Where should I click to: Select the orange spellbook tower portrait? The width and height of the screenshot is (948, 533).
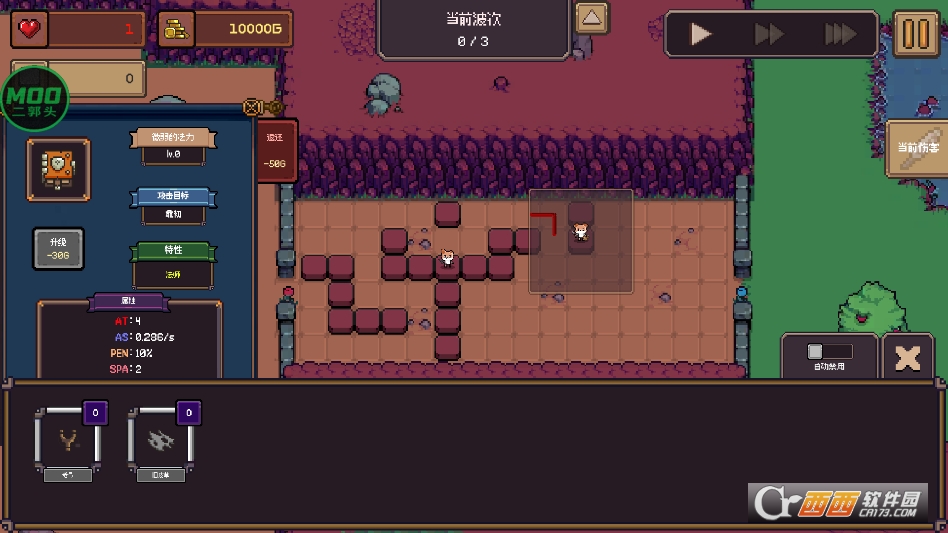tap(58, 170)
